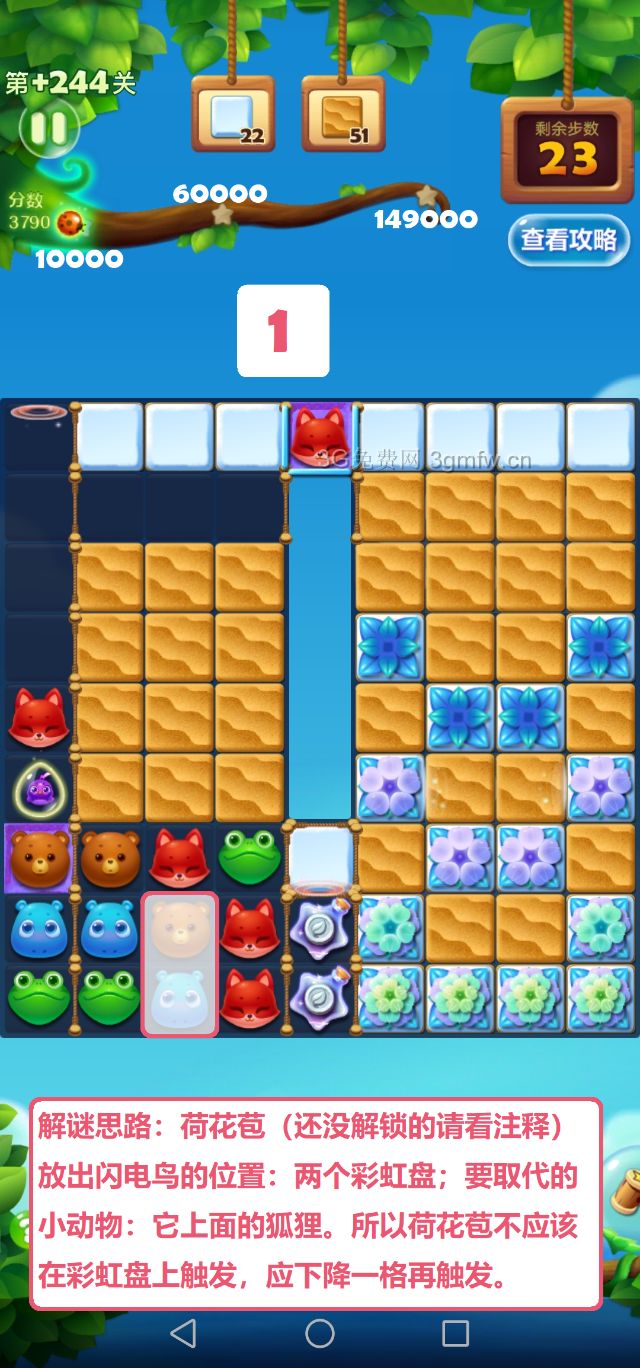Open the 查看攻略 strategy guide
Viewport: 640px width, 1368px height.
[x=568, y=240]
